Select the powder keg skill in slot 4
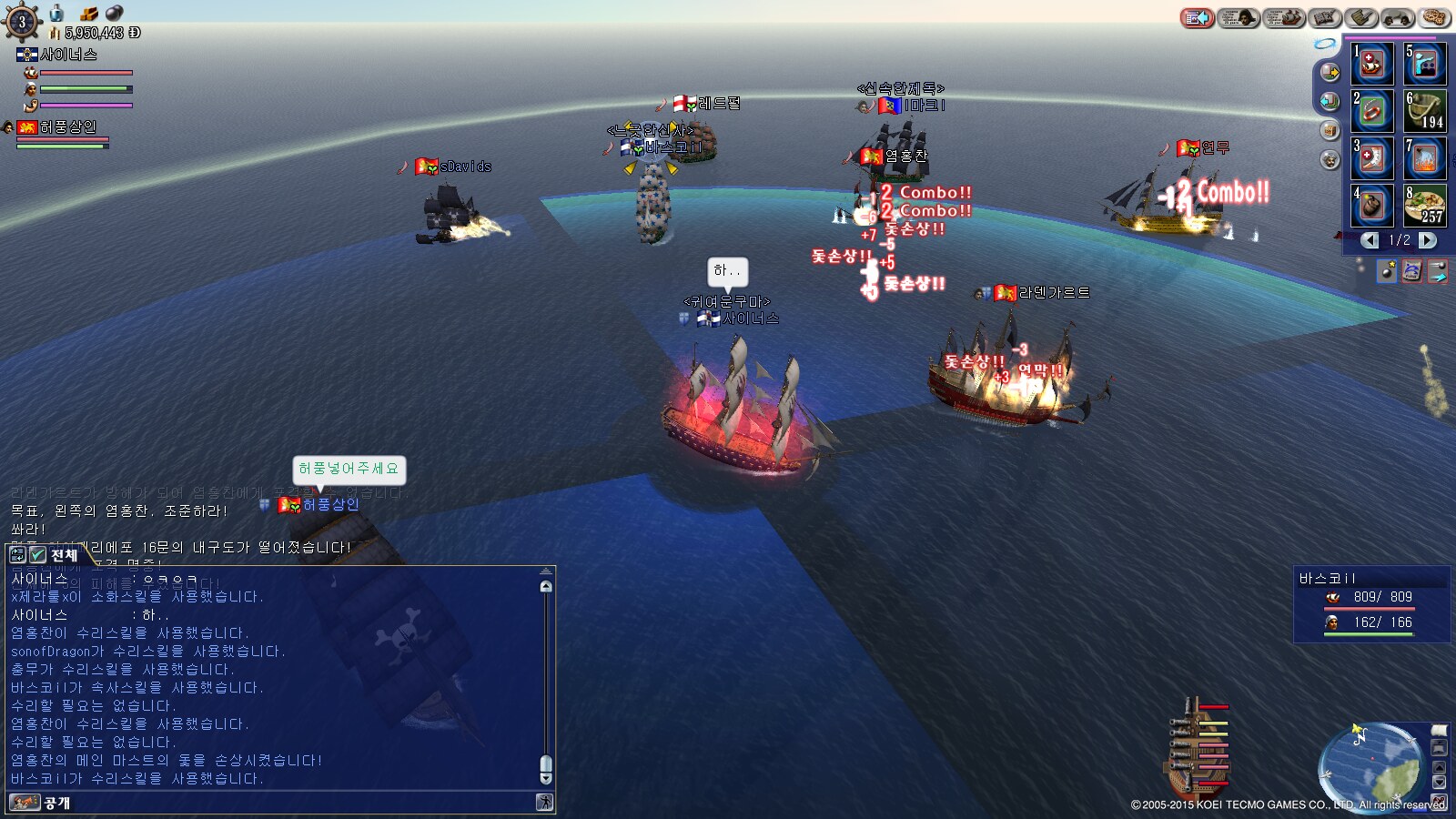Image resolution: width=1456 pixels, height=819 pixels. point(1372,206)
